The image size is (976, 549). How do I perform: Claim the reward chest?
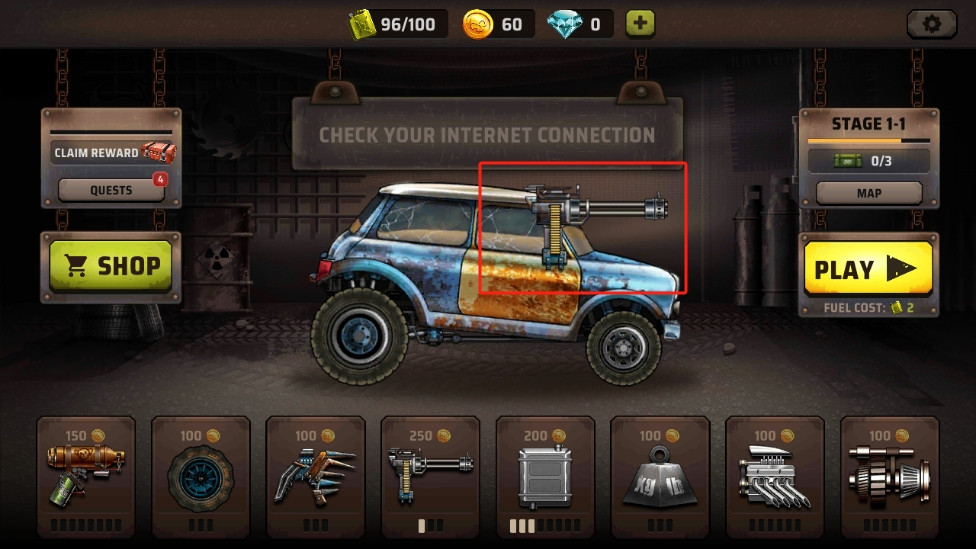(111, 153)
